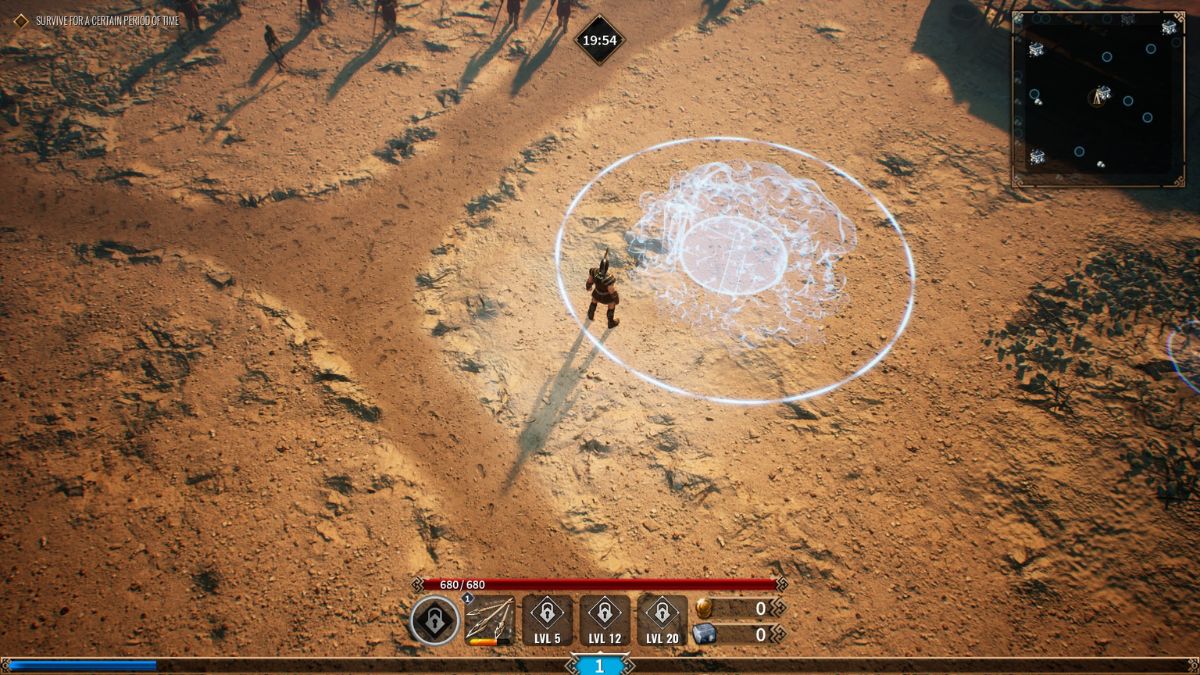This screenshot has width=1200, height=675.
Task: Select the round locked ability slot
Action: pyautogui.click(x=435, y=620)
